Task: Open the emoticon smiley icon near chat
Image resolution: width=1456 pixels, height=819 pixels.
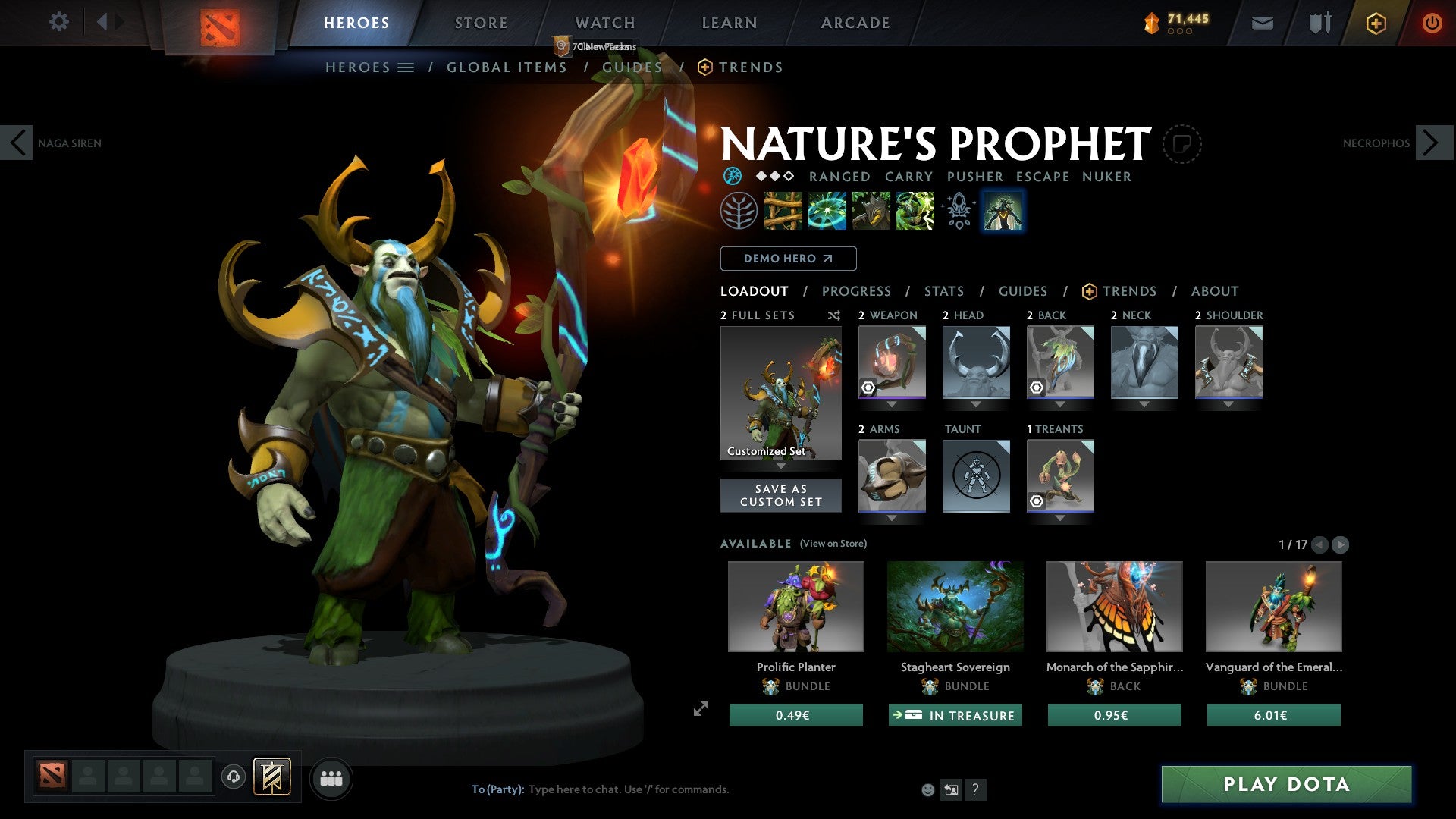Action: 927,789
